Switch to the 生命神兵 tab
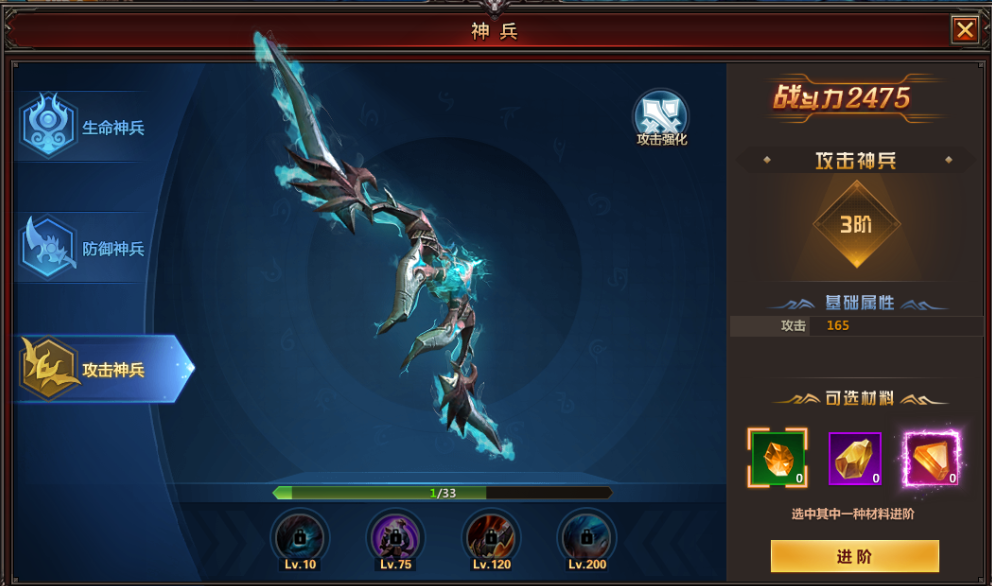 pos(90,127)
